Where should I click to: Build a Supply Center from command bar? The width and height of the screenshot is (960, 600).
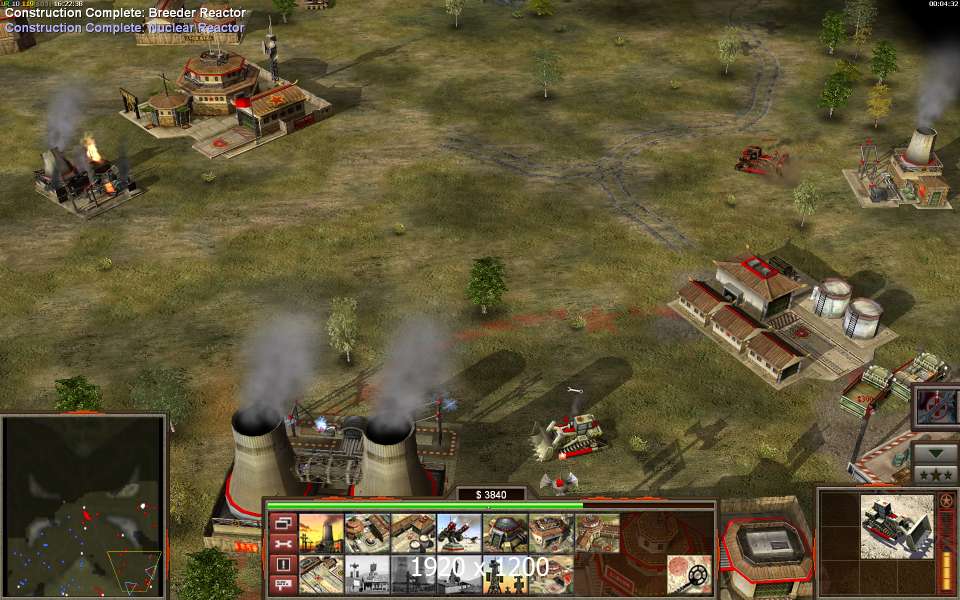(413, 533)
